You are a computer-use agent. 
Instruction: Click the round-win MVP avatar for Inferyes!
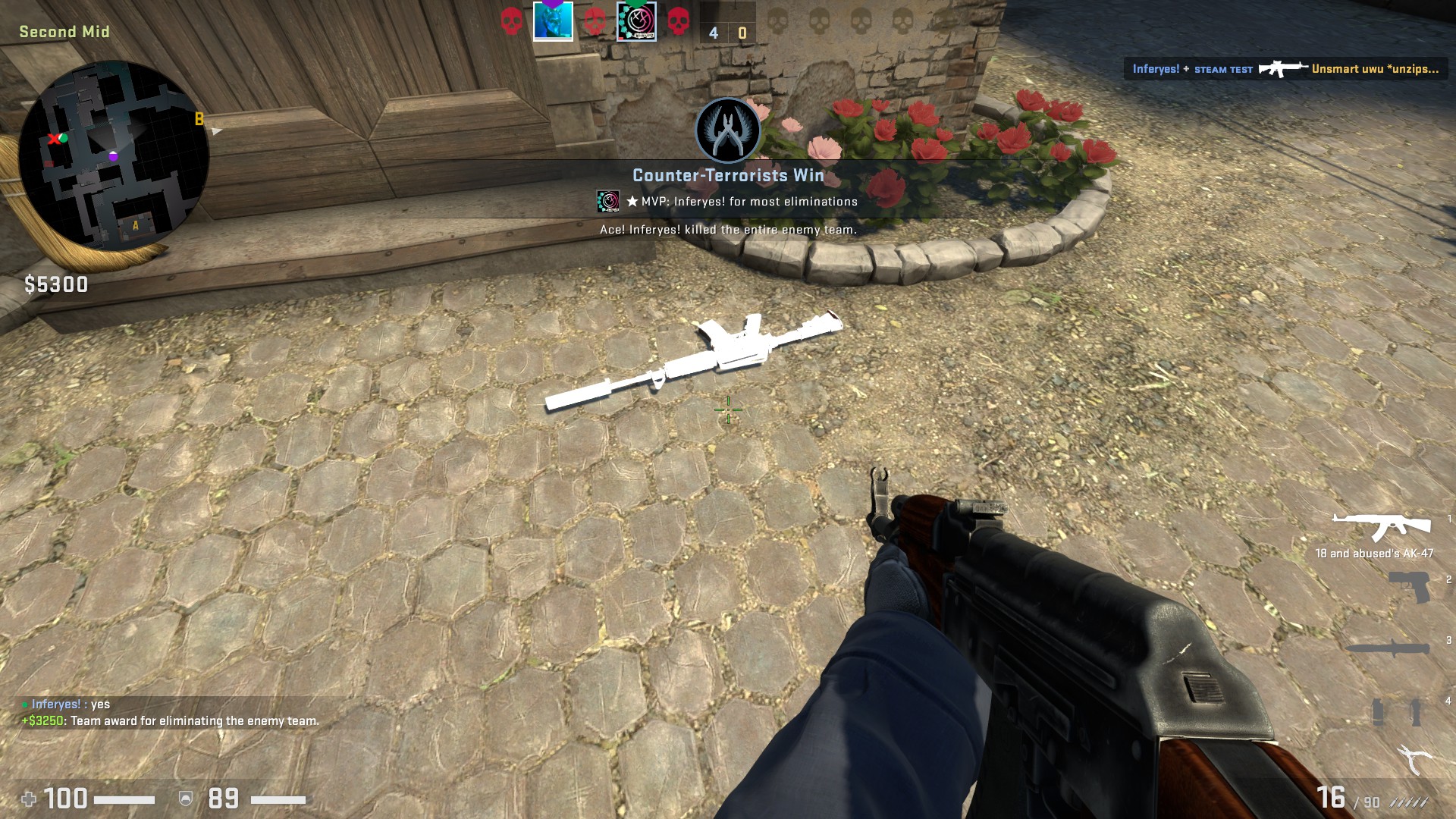(608, 201)
